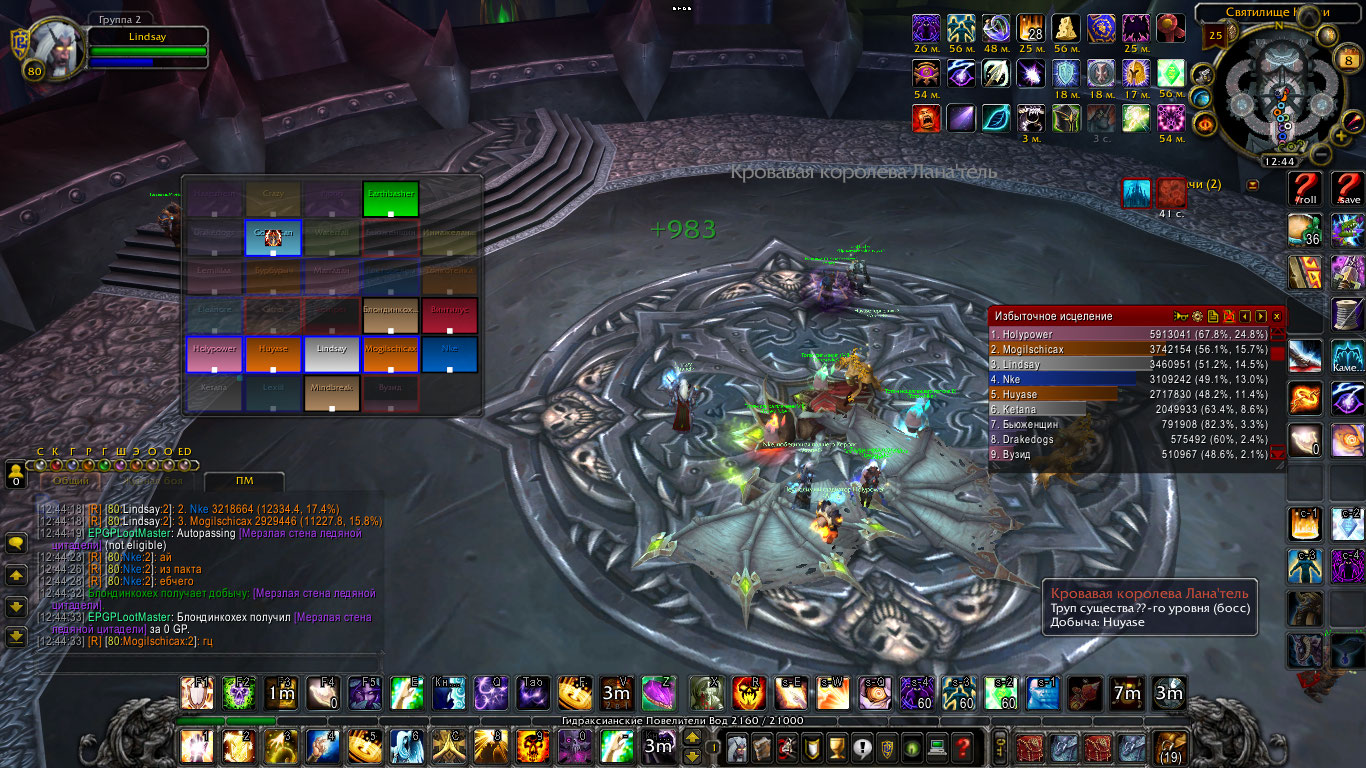This screenshot has width=1366, height=768.
Task: Open the Общий chat tab
Action: coord(71,482)
